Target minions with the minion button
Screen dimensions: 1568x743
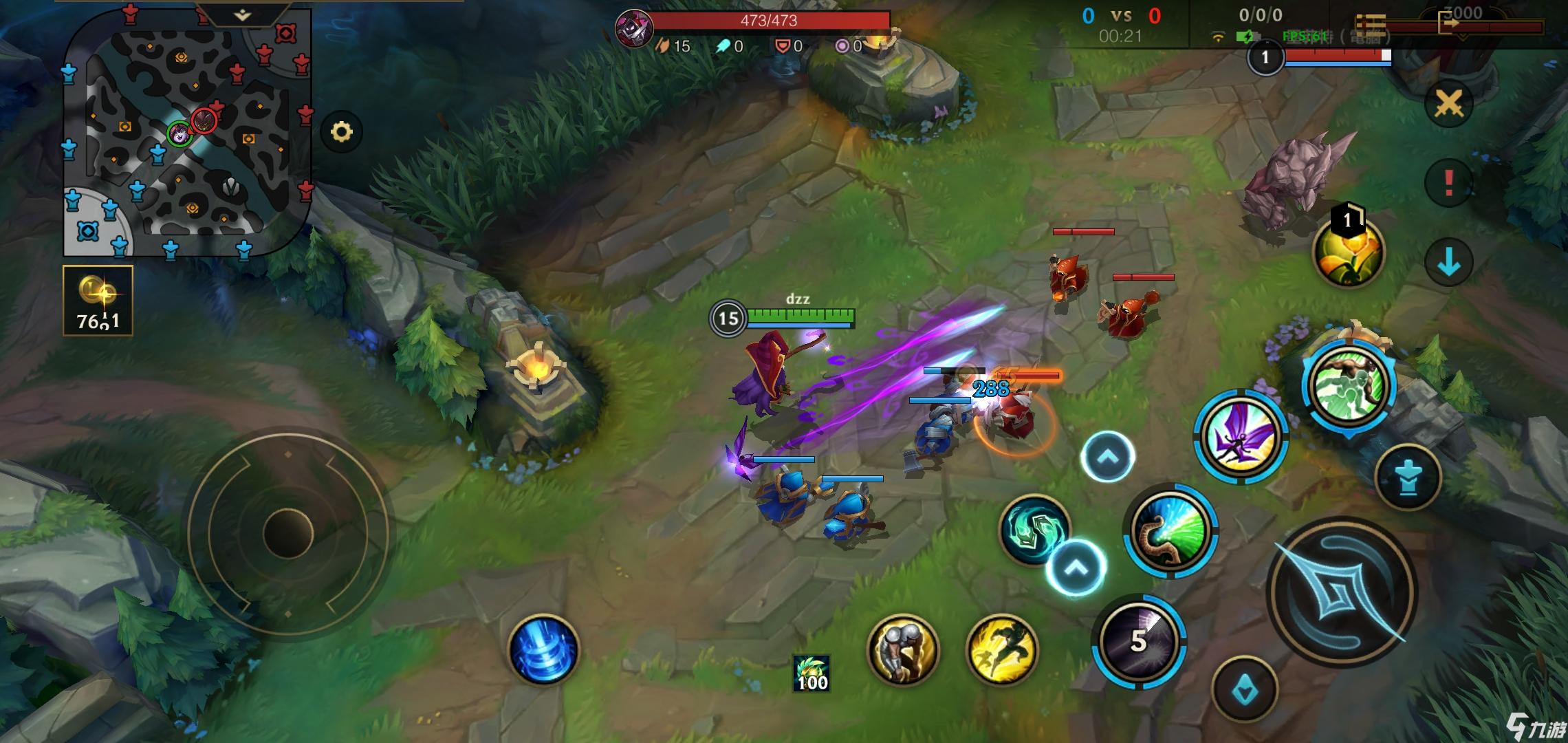pyautogui.click(x=1245, y=689)
